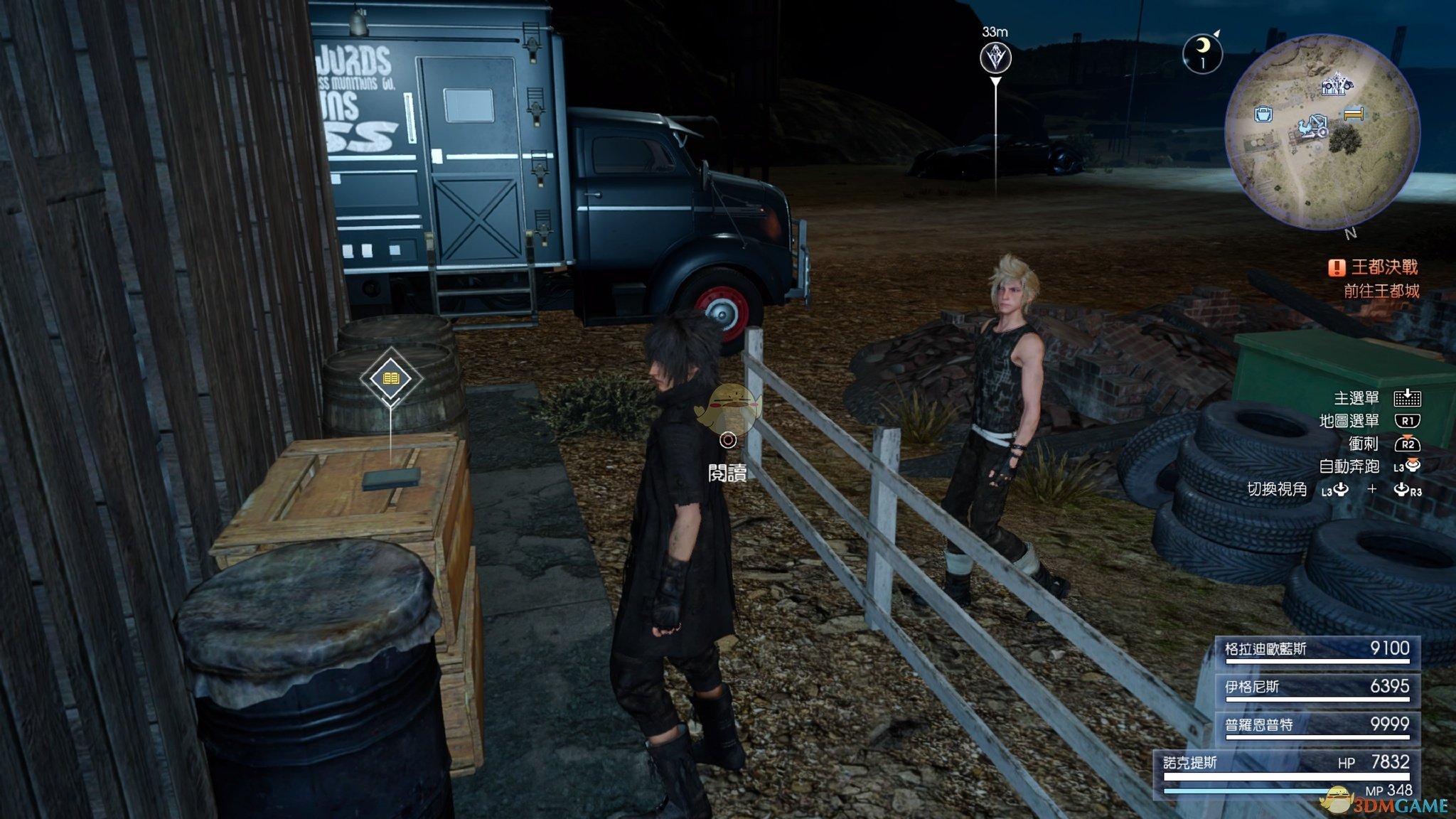
Task: Select the bed lodging marker on minimap
Action: 1354,113
